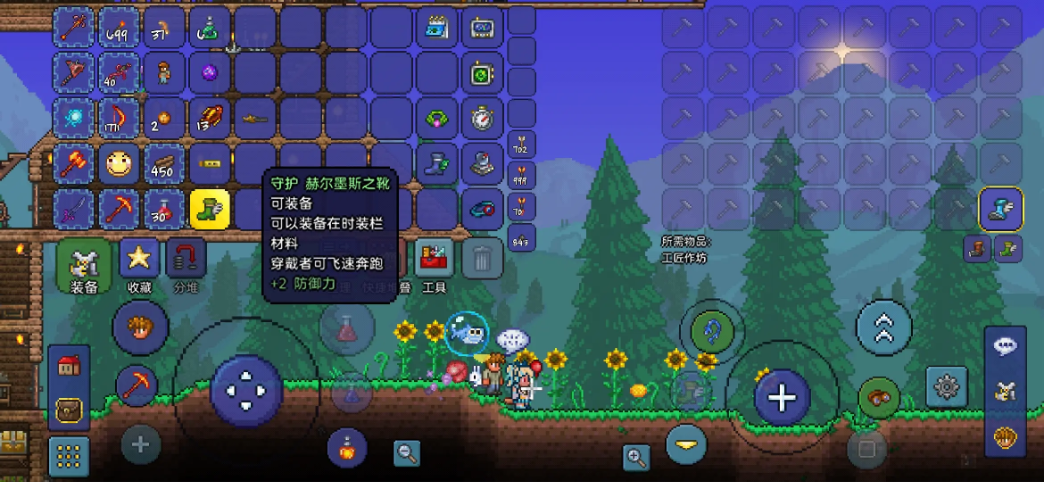This screenshot has width=1044, height=482.
Task: Tap the jump double-arrow button
Action: pos(884,327)
